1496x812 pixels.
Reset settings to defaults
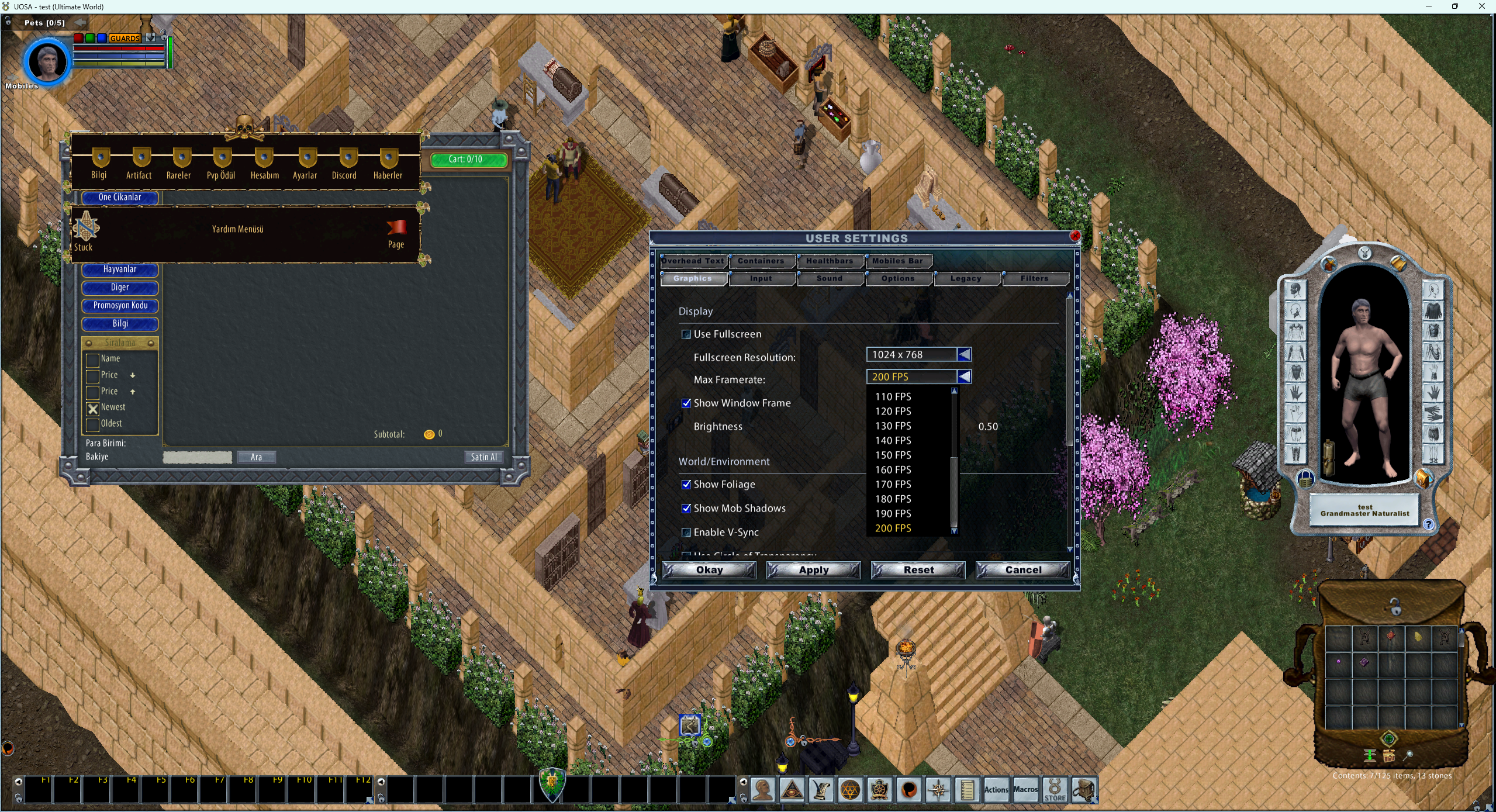tap(918, 570)
